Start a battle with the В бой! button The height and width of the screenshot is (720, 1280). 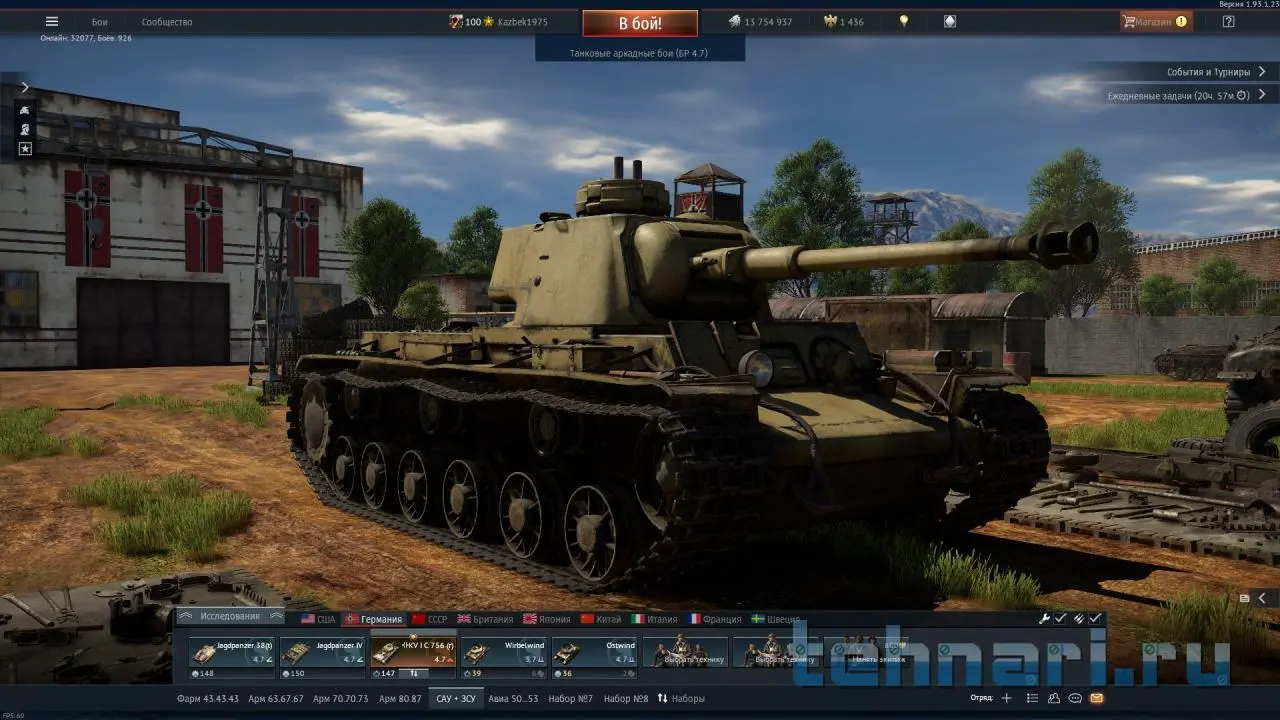[x=640, y=23]
